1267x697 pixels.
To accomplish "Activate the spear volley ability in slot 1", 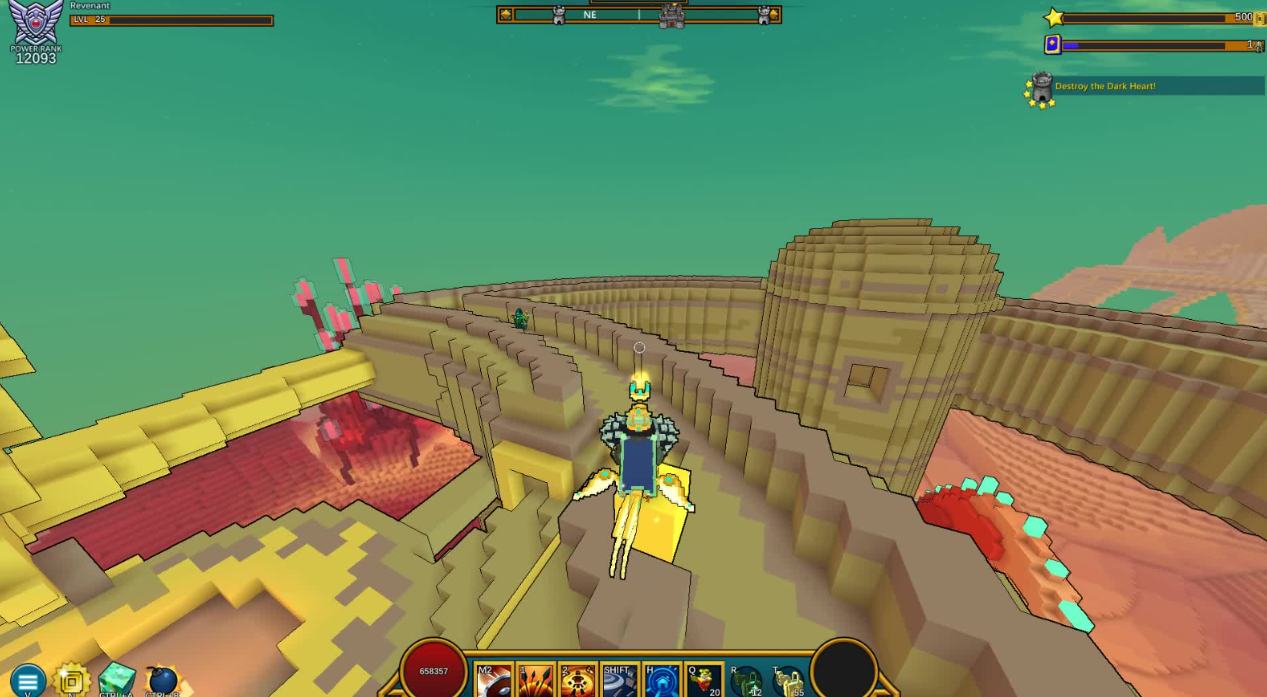I will (536, 681).
